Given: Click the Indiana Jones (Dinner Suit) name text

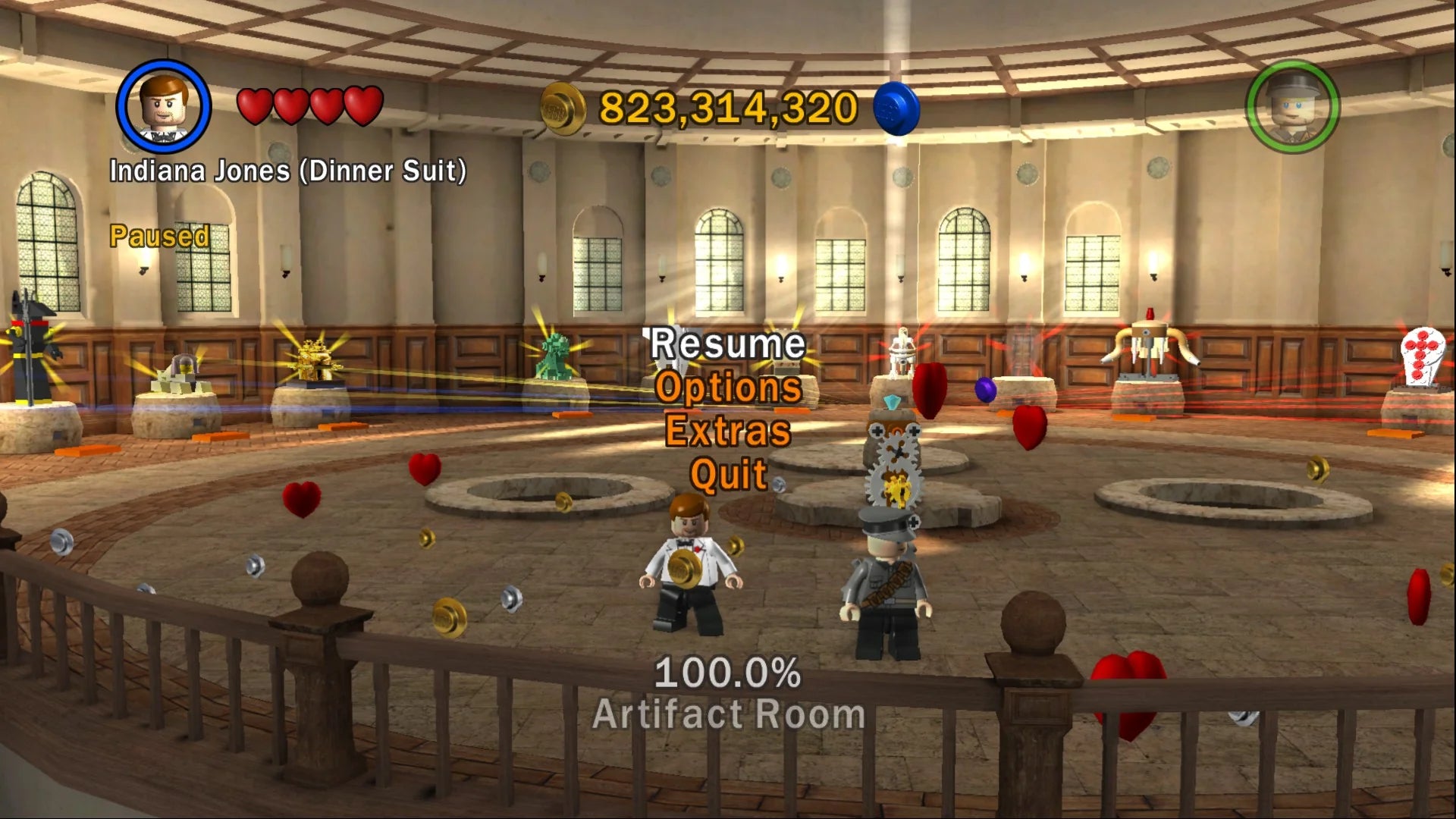Looking at the screenshot, I should click(288, 170).
